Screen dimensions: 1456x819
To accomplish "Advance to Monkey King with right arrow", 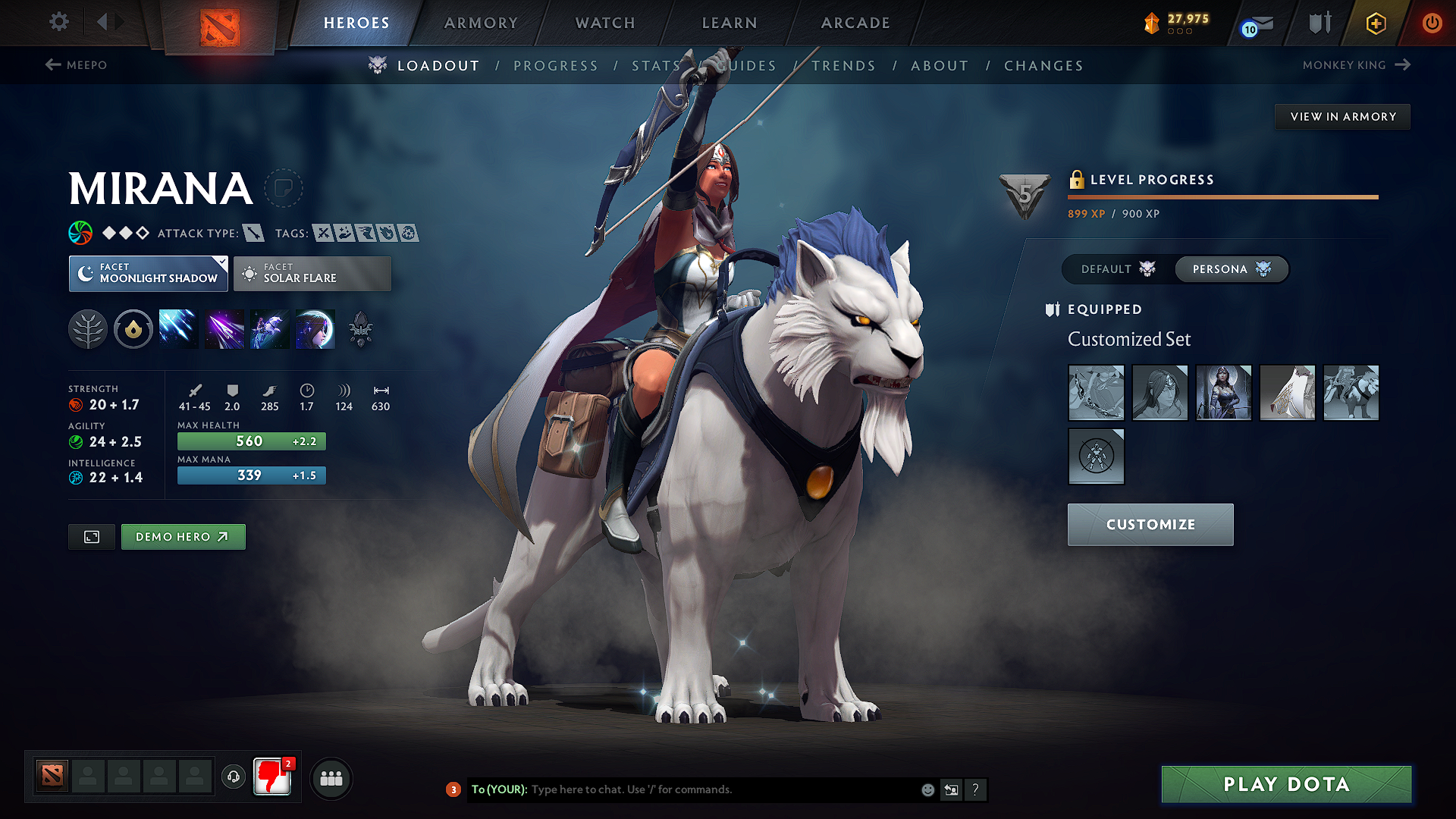I will tap(1404, 64).
